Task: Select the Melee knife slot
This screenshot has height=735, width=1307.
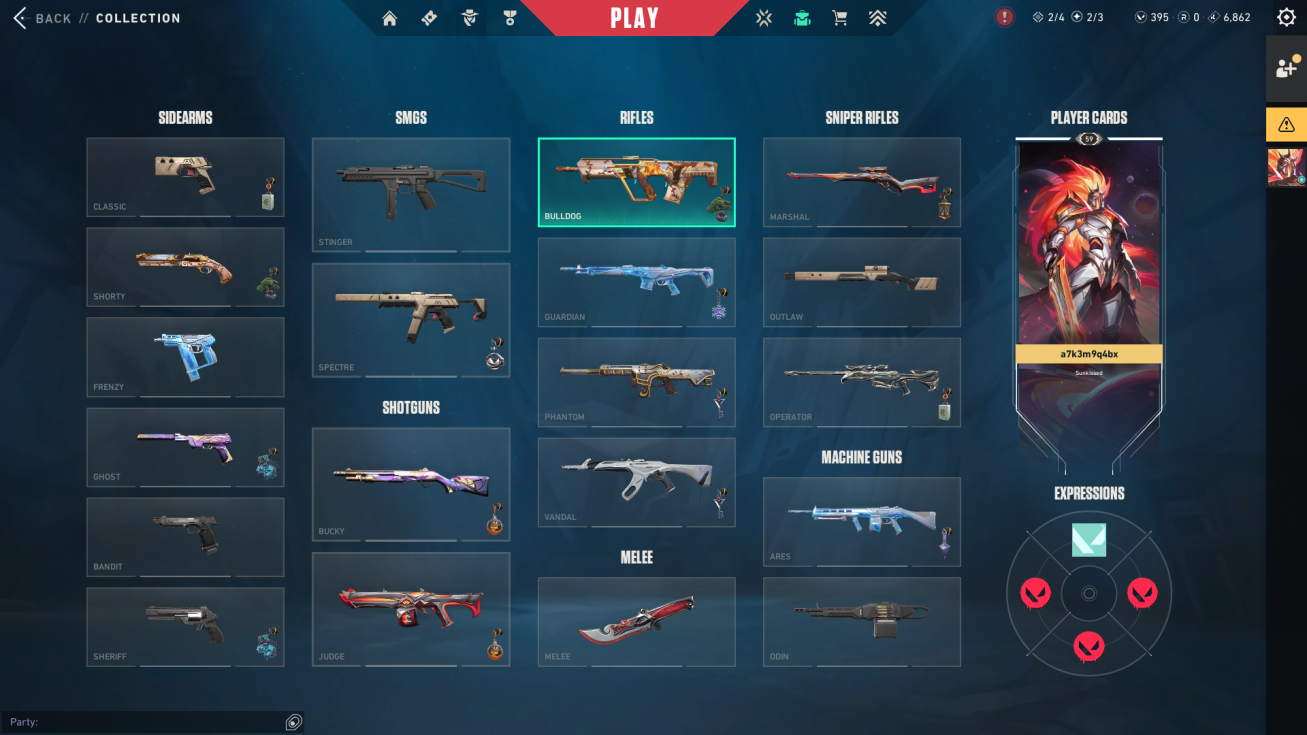Action: 636,622
